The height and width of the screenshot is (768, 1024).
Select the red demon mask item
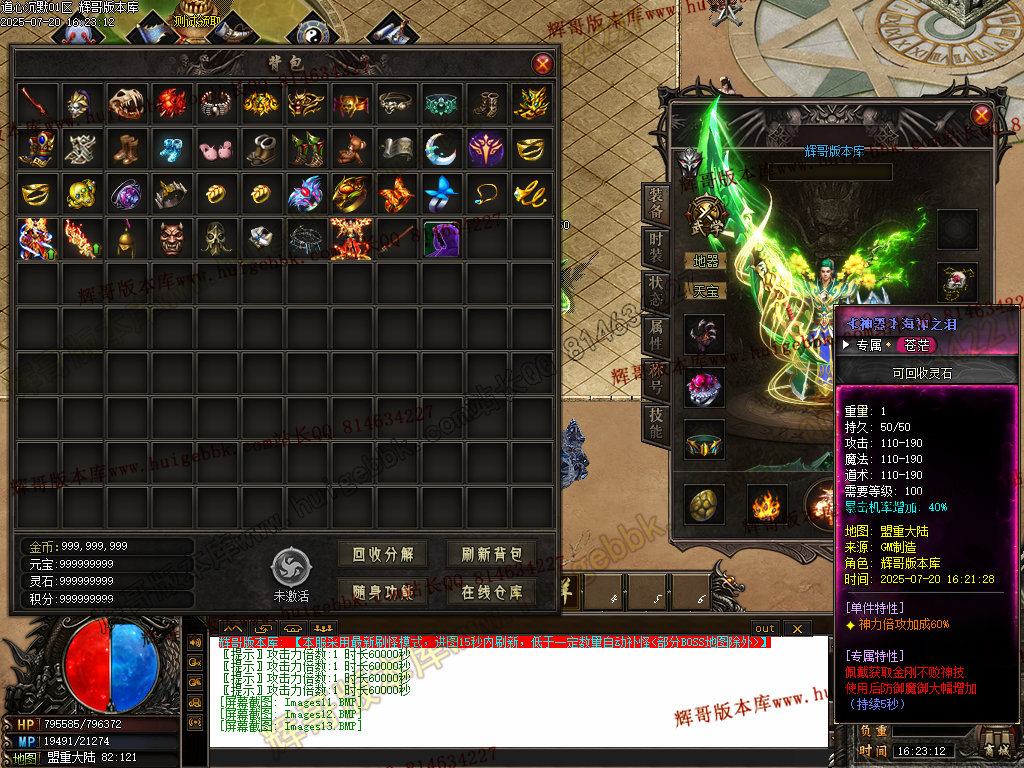click(x=171, y=238)
